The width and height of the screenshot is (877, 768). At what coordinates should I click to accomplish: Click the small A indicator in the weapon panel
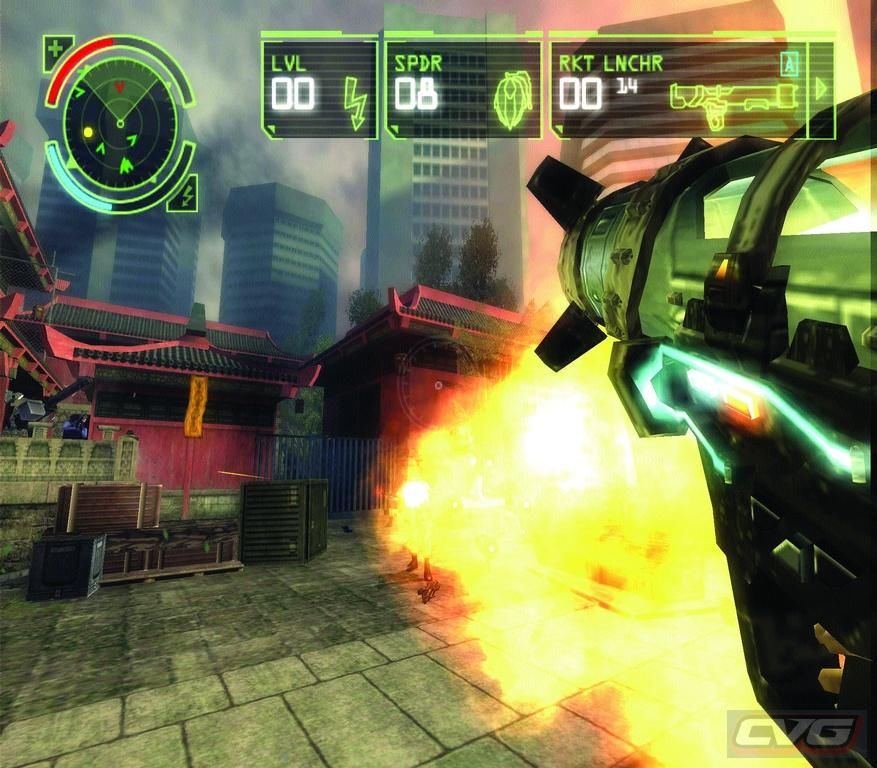(790, 65)
